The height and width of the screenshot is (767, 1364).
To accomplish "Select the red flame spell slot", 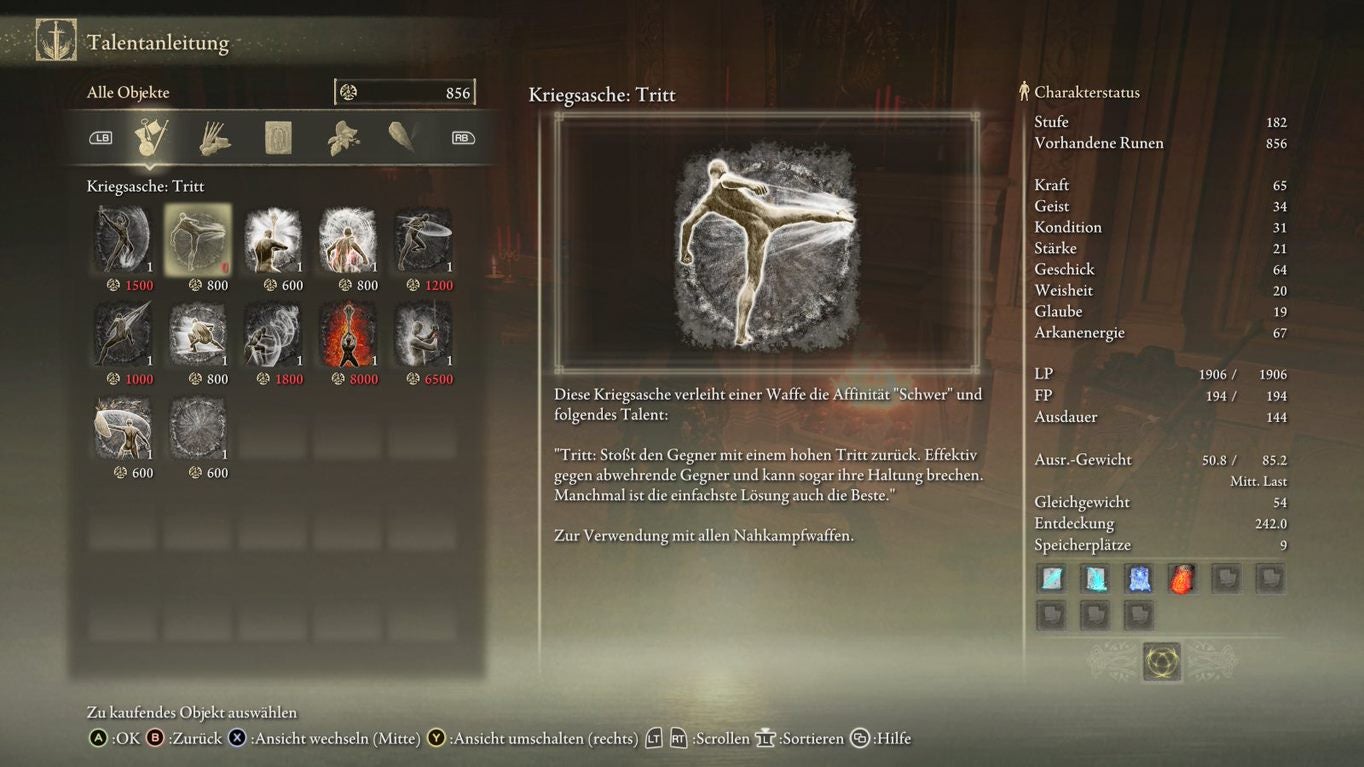I will click(1182, 578).
